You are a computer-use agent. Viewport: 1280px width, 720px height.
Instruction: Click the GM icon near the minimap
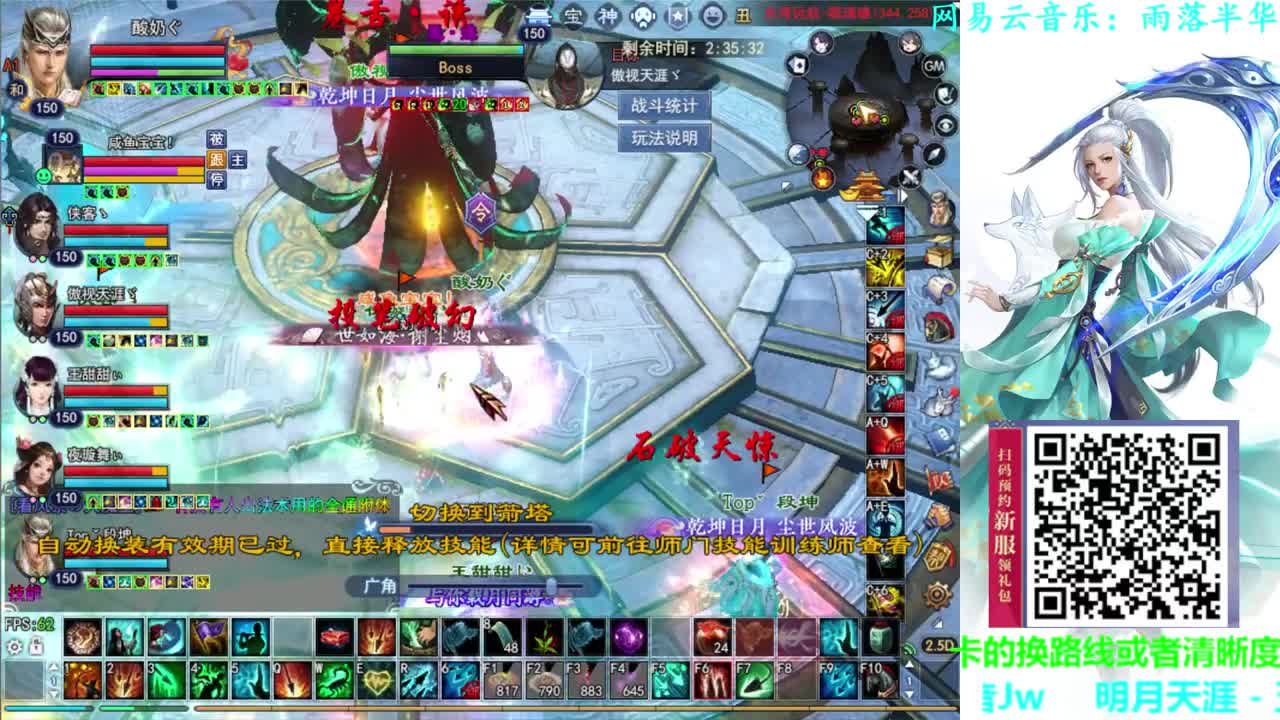coord(934,66)
